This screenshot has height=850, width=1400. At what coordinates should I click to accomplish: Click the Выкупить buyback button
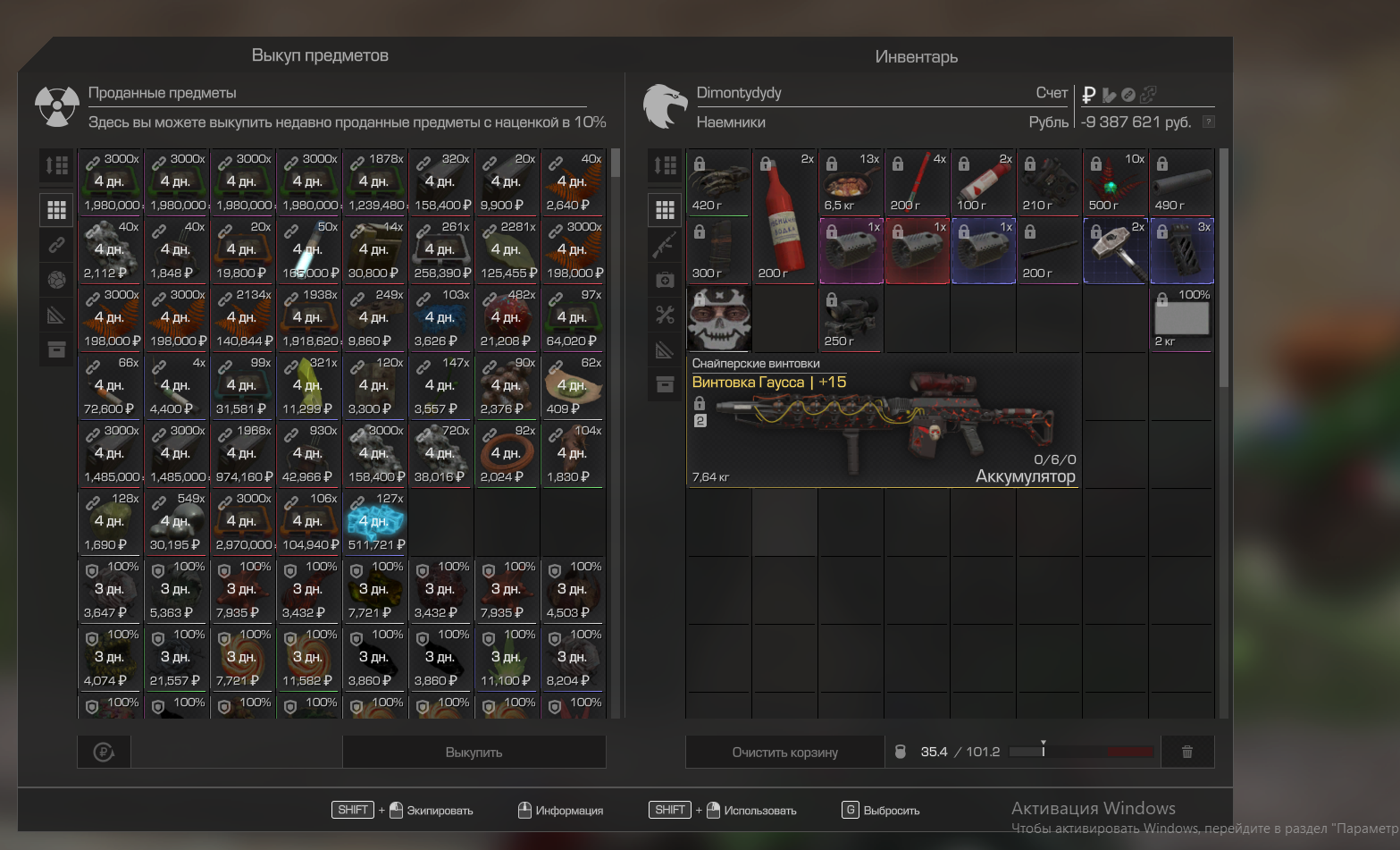(474, 752)
